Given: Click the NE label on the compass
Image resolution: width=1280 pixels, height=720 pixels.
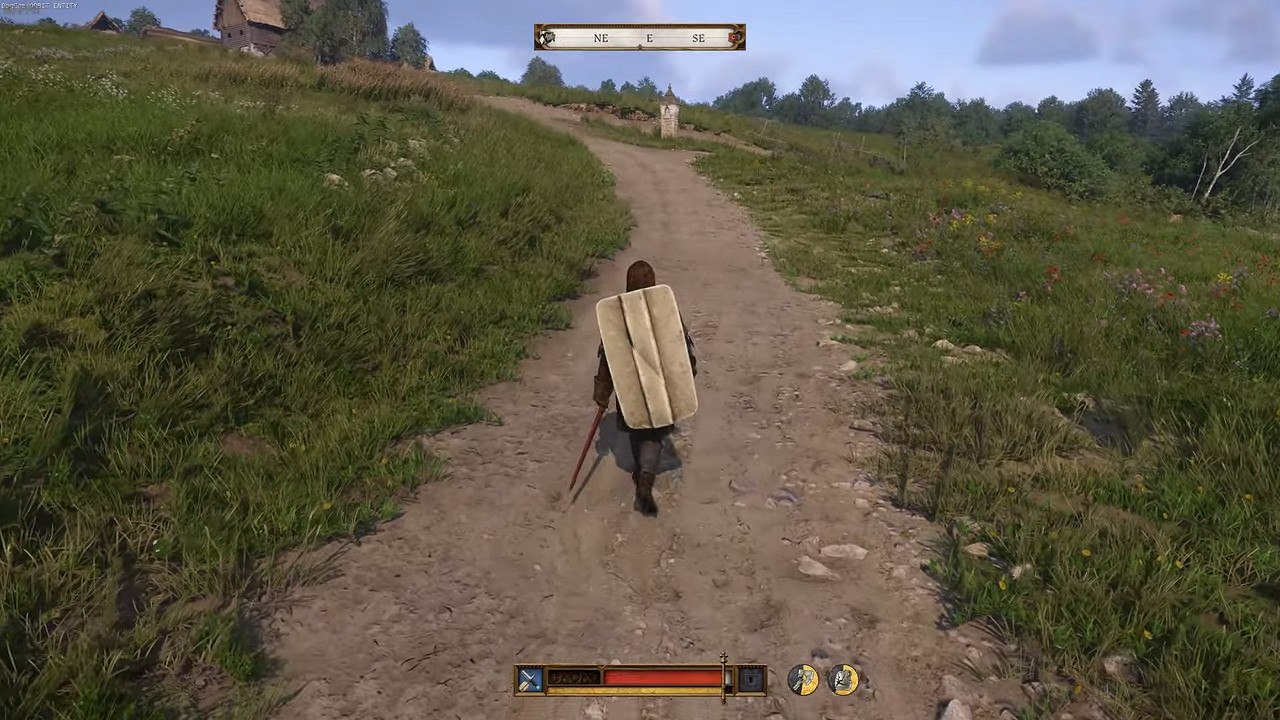Looking at the screenshot, I should (x=601, y=38).
